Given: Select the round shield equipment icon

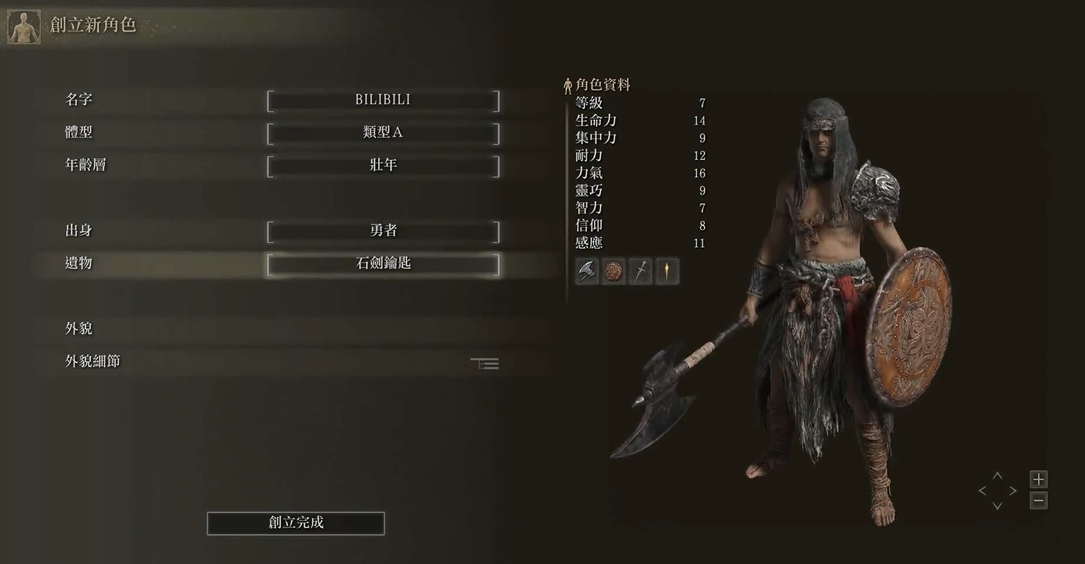Looking at the screenshot, I should tap(614, 271).
